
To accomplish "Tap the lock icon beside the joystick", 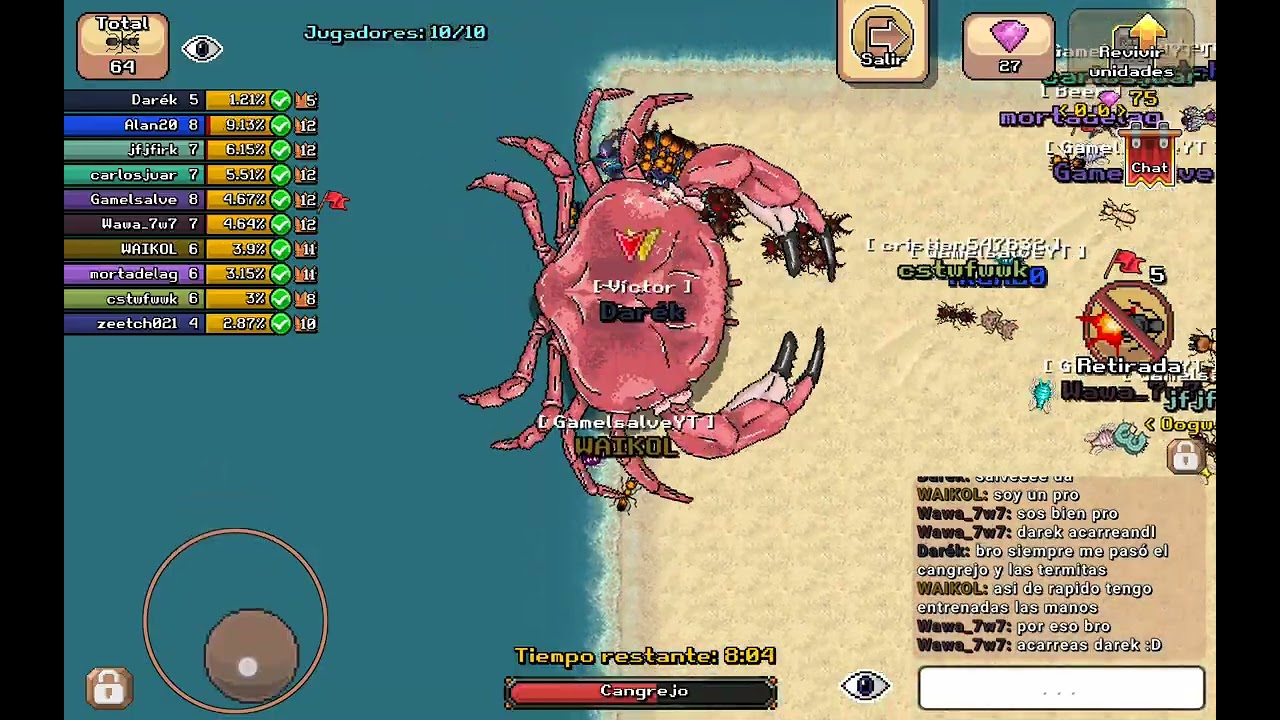I will 109,688.
